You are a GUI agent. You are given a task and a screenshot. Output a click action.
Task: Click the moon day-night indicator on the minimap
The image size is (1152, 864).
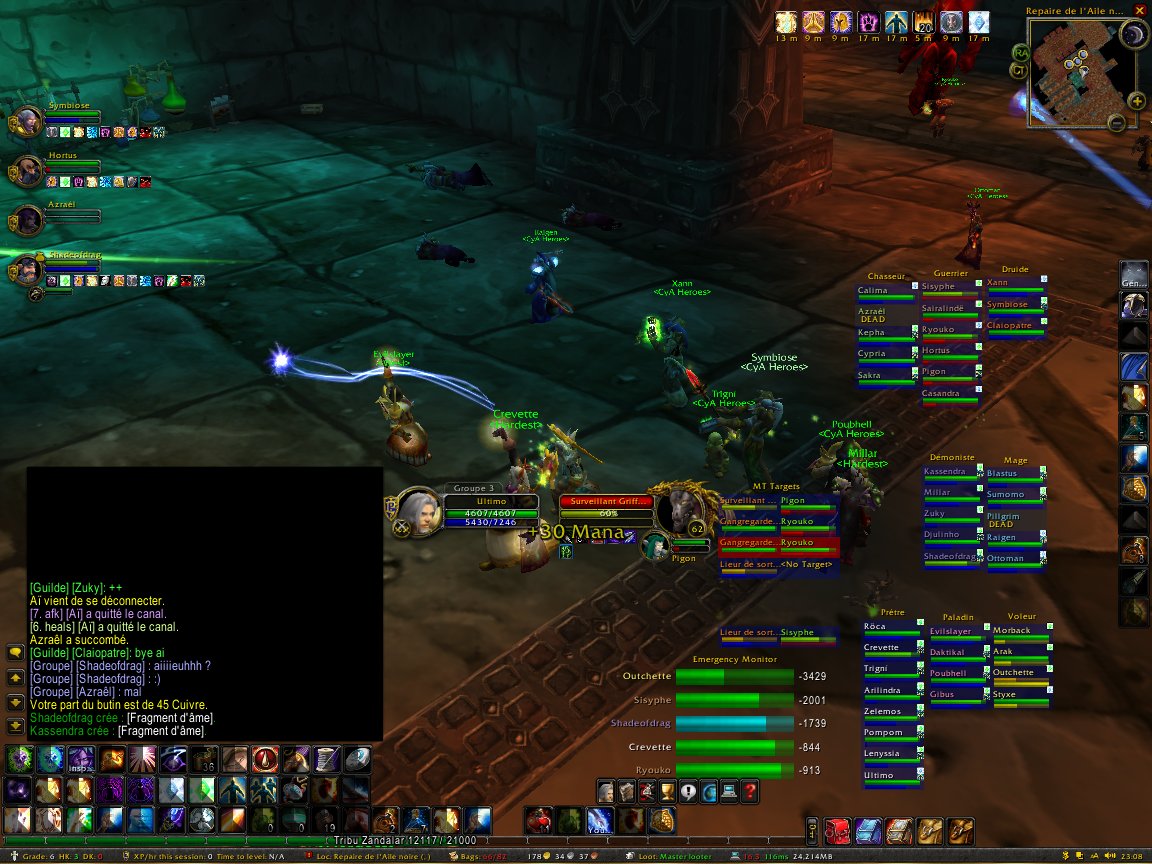click(x=1133, y=36)
